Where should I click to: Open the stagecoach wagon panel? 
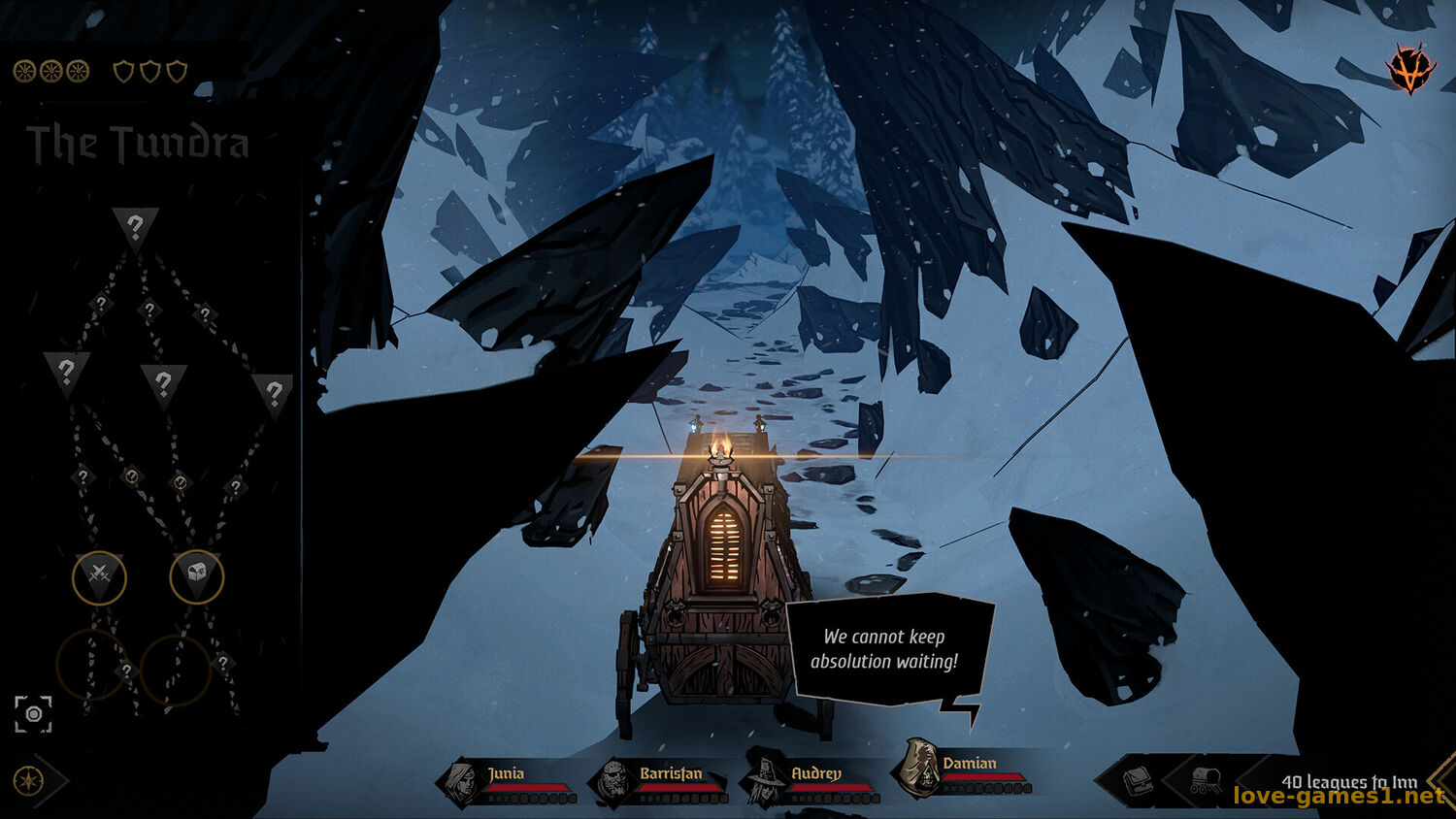1207,781
